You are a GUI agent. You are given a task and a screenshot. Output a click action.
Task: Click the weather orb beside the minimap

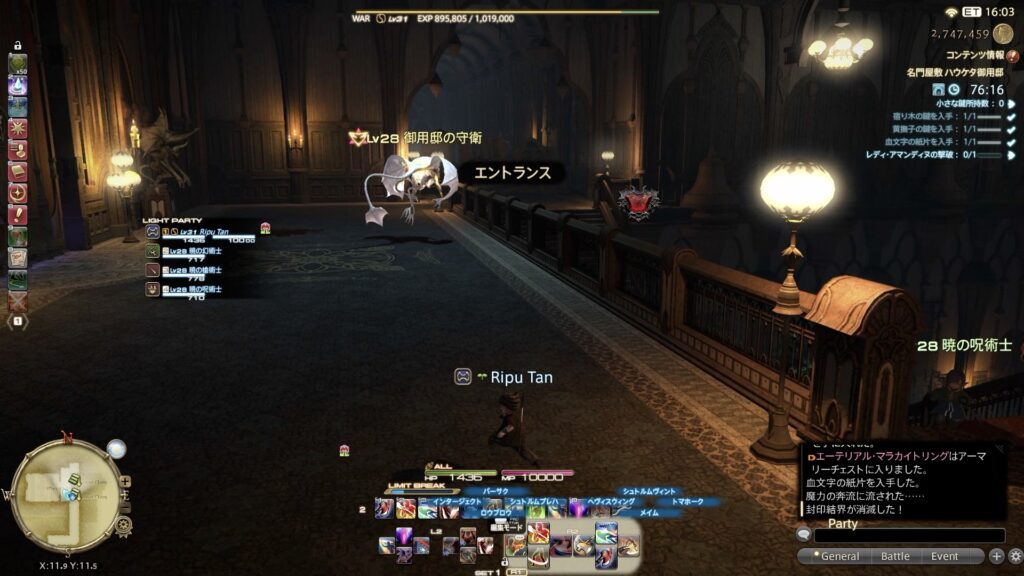pos(116,449)
